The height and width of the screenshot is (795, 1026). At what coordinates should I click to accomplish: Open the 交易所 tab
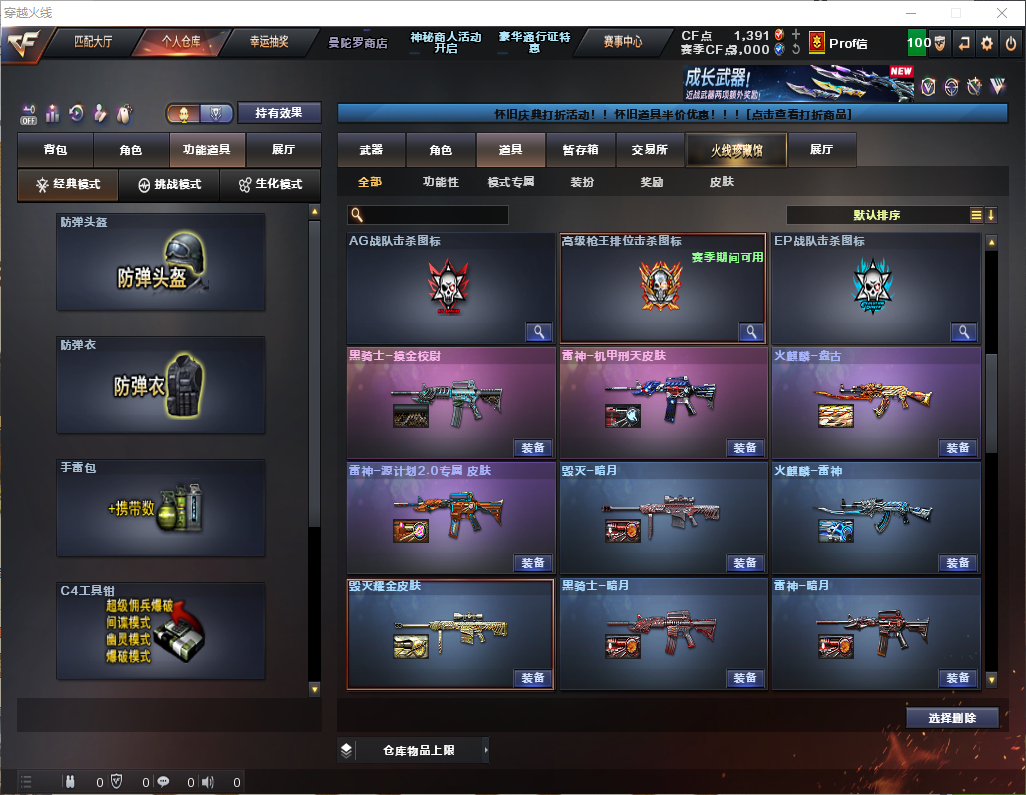coord(649,150)
